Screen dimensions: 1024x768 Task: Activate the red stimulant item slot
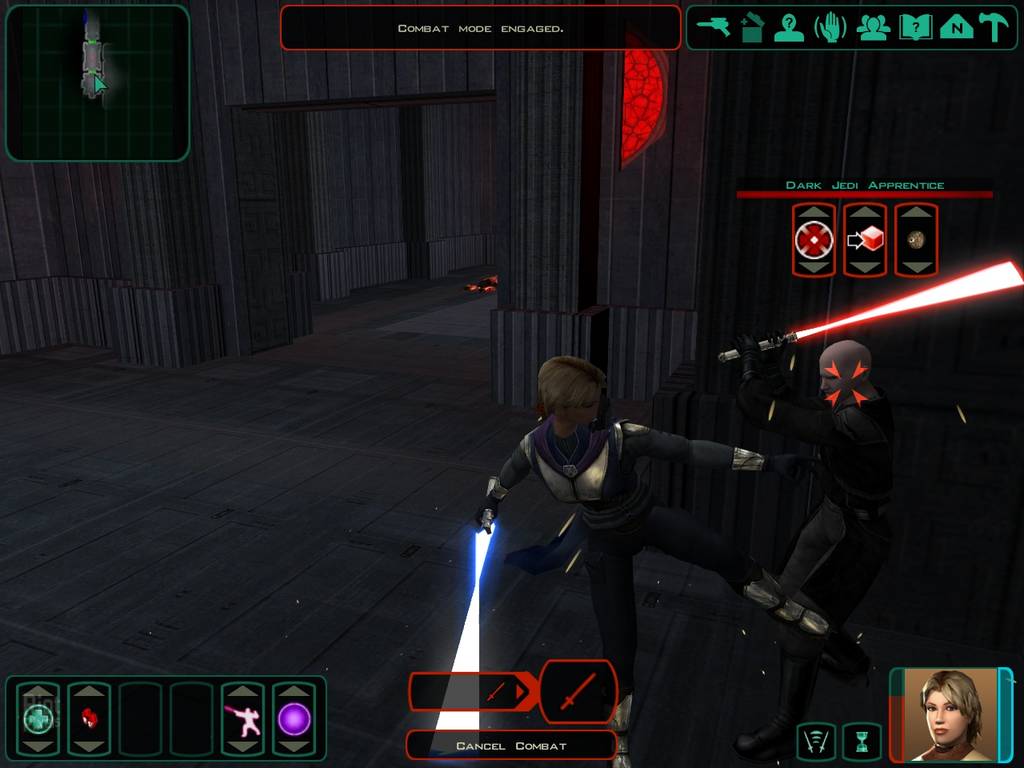coord(89,718)
